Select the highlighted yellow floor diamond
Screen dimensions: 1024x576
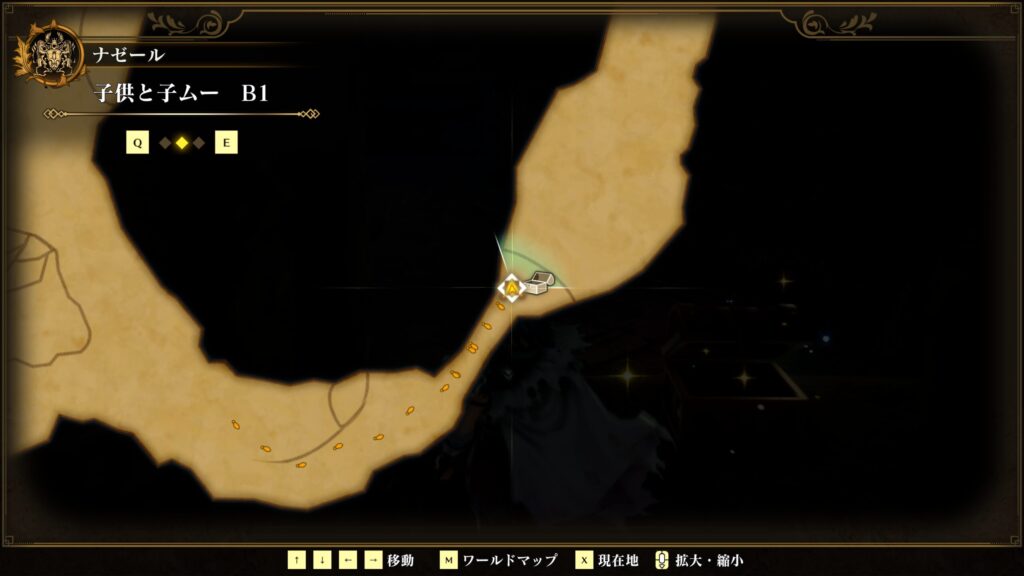[x=182, y=143]
